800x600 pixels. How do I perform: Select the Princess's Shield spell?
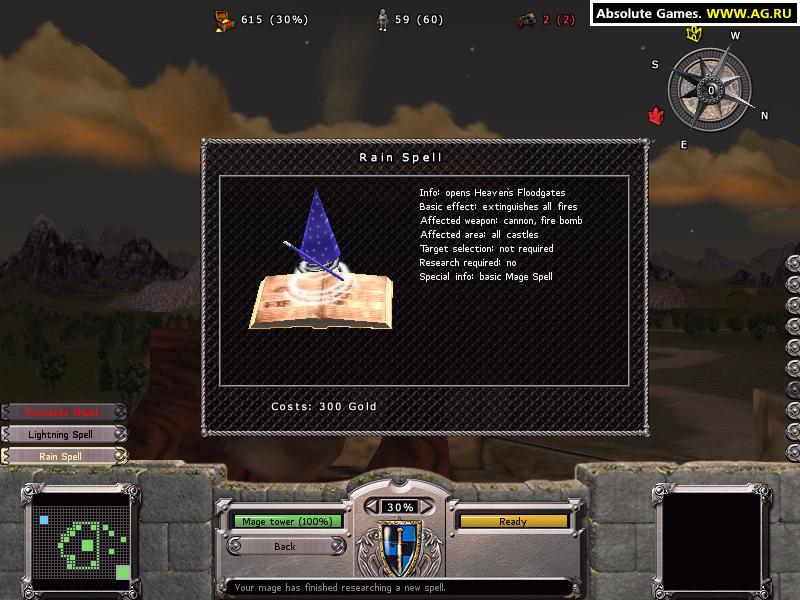(62, 412)
